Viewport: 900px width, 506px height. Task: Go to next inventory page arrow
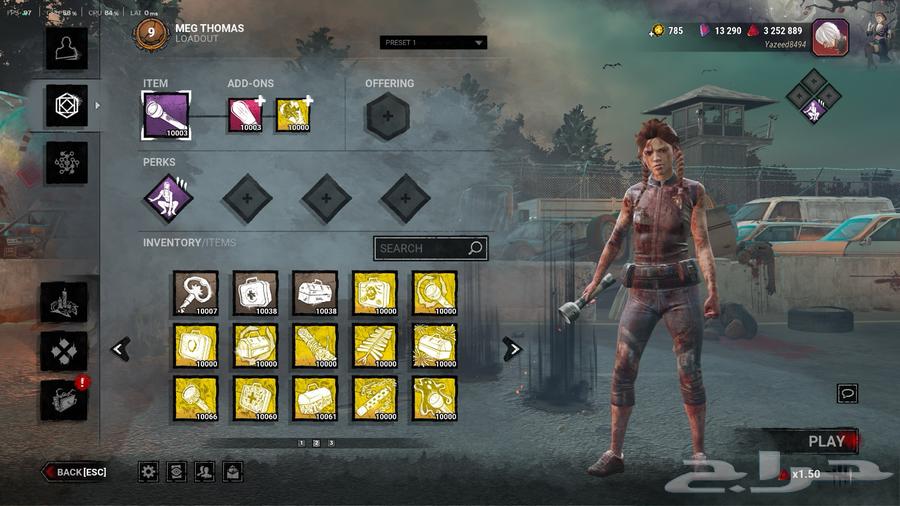point(512,349)
